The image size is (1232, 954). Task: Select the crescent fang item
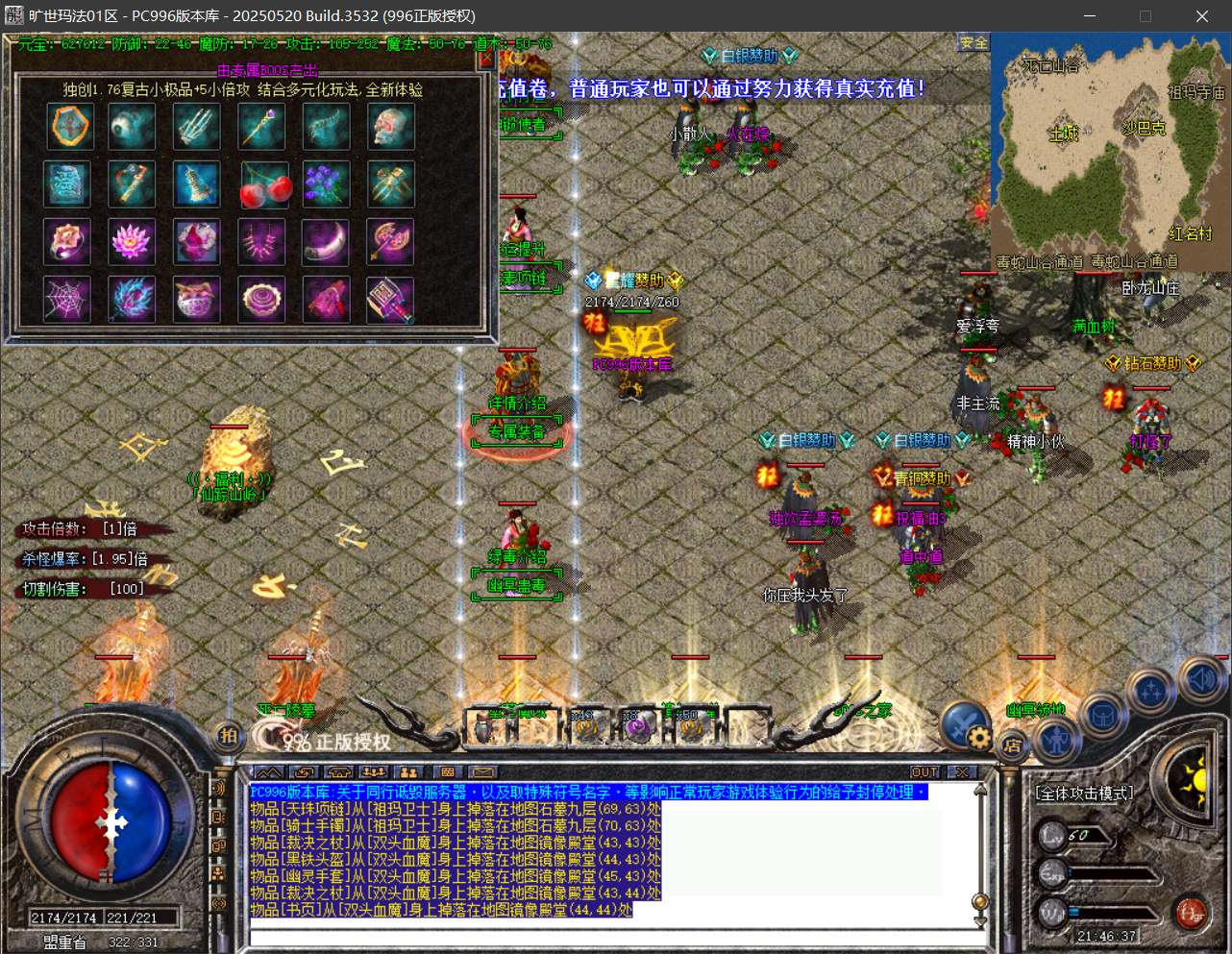pyautogui.click(x=326, y=242)
